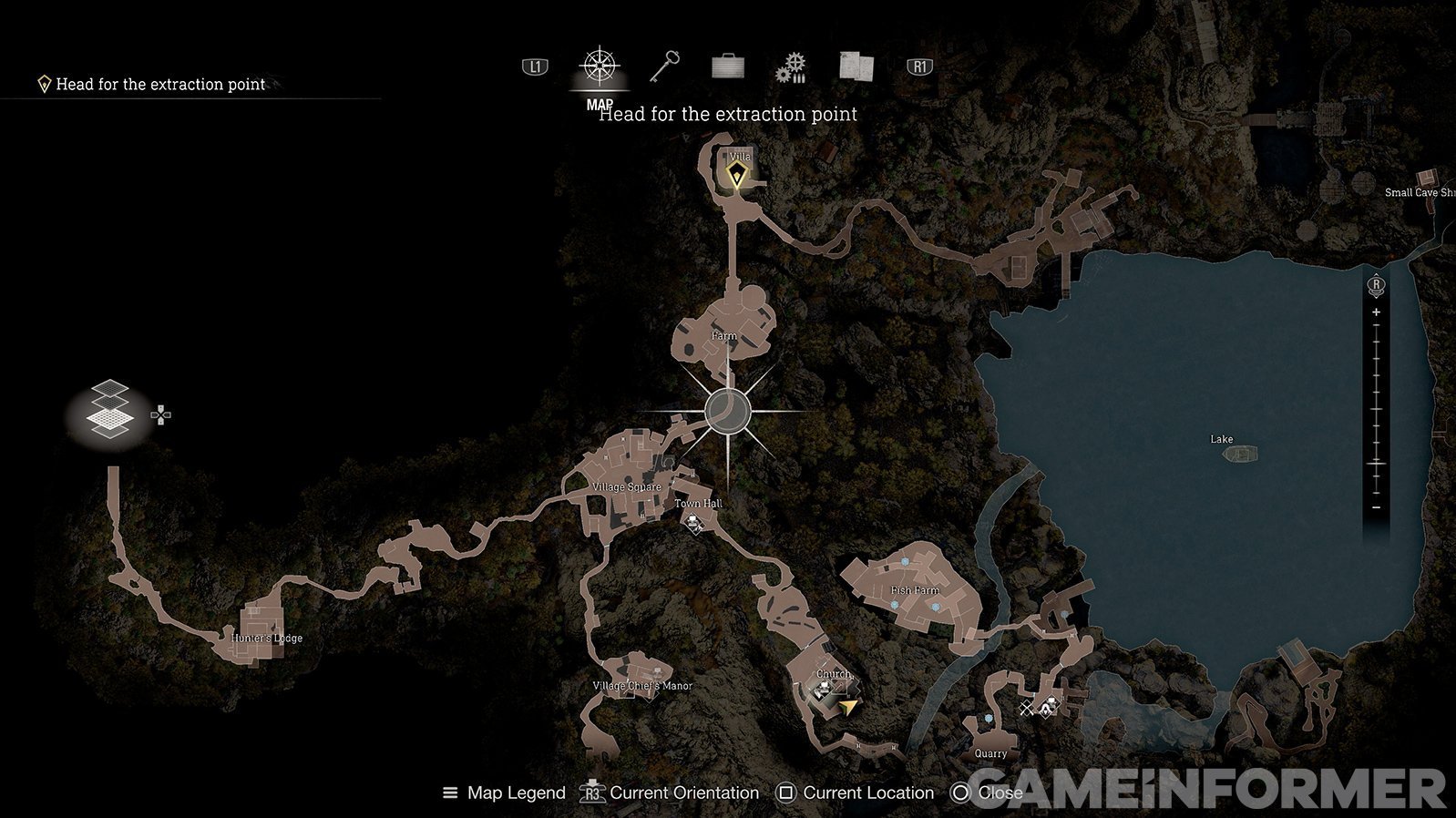Select the typewriter marker at the Church
The image size is (1456, 818).
(821, 691)
